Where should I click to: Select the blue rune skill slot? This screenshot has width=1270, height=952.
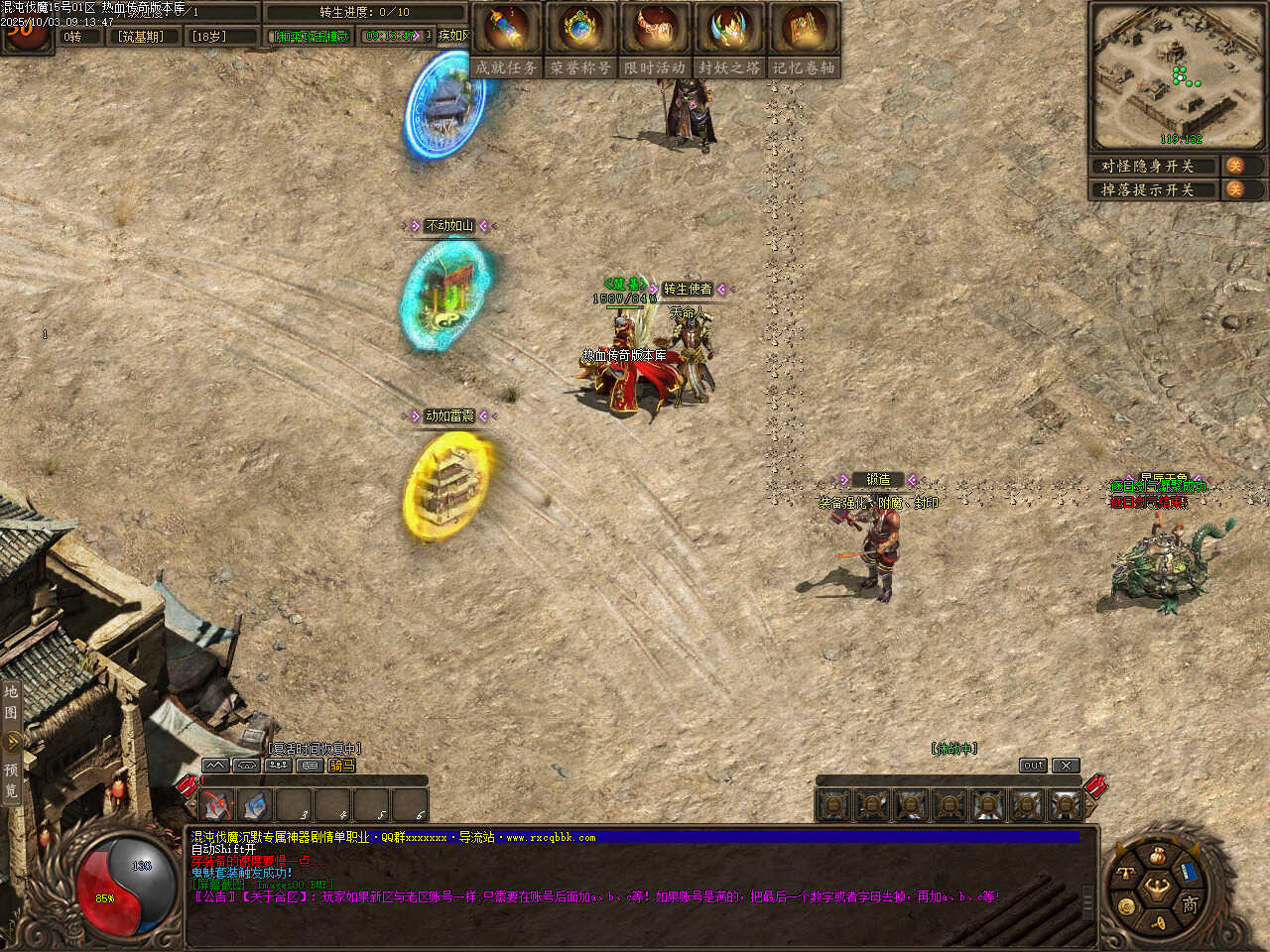256,805
